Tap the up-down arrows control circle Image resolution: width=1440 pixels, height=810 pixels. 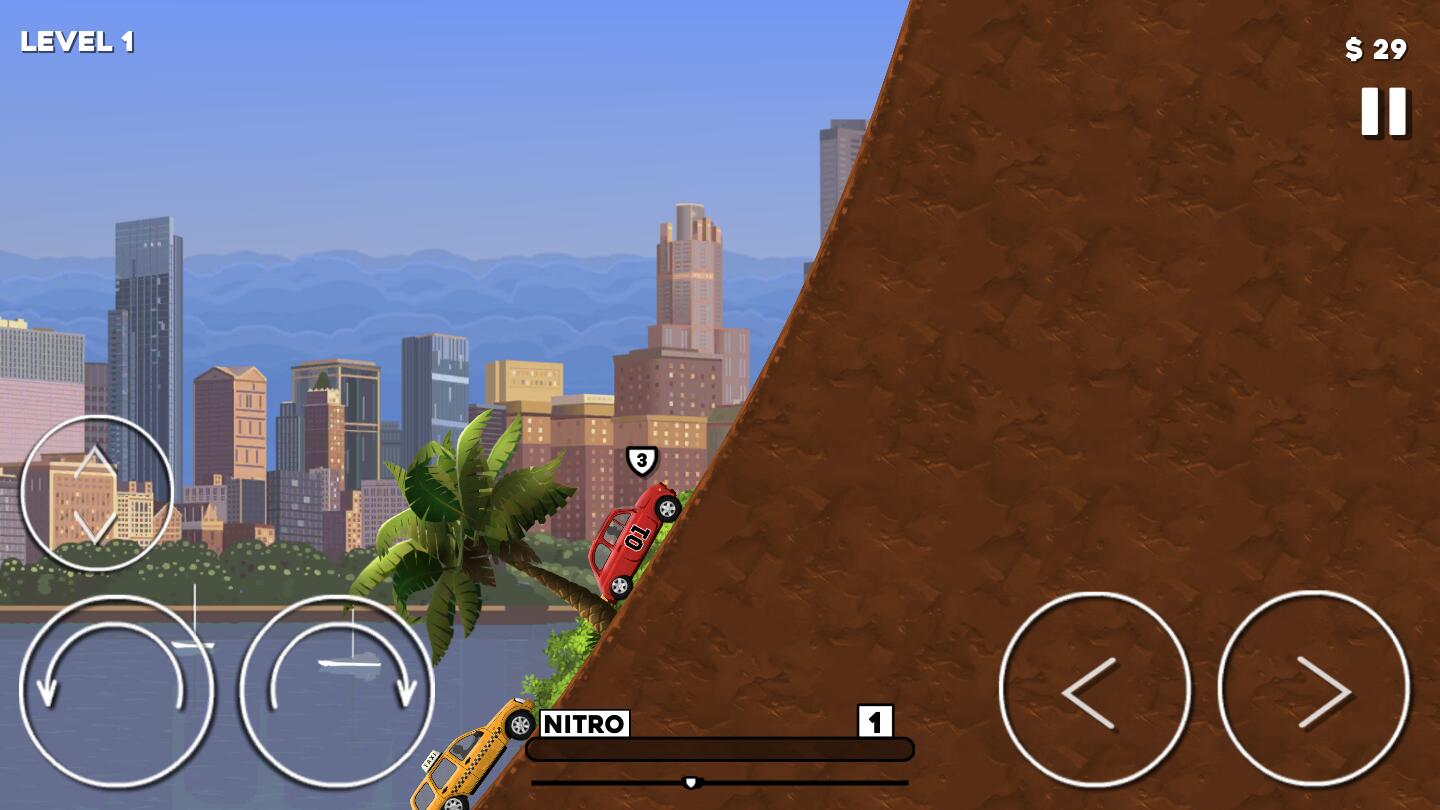(x=96, y=493)
